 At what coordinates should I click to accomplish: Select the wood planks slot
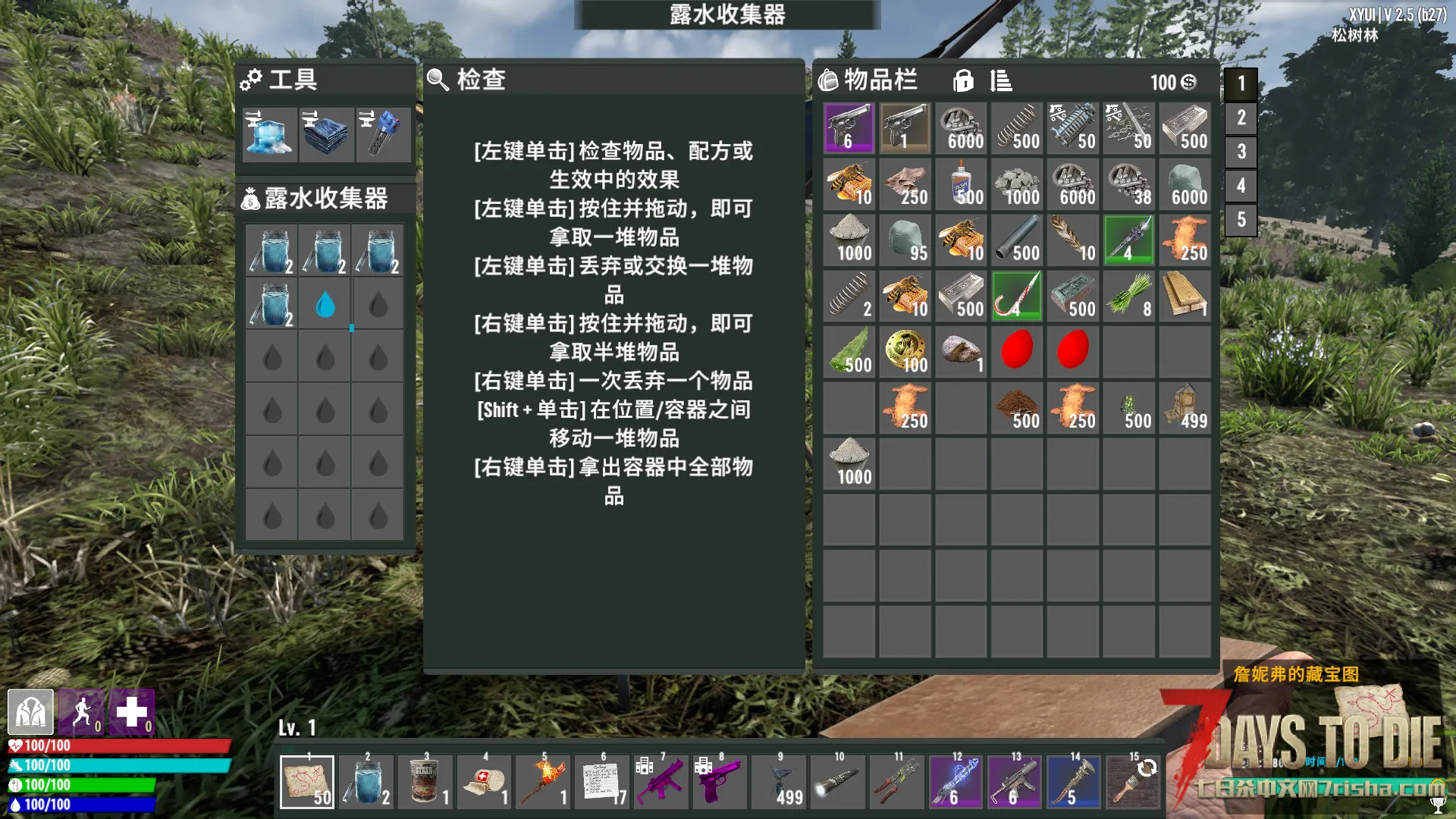(1185, 296)
